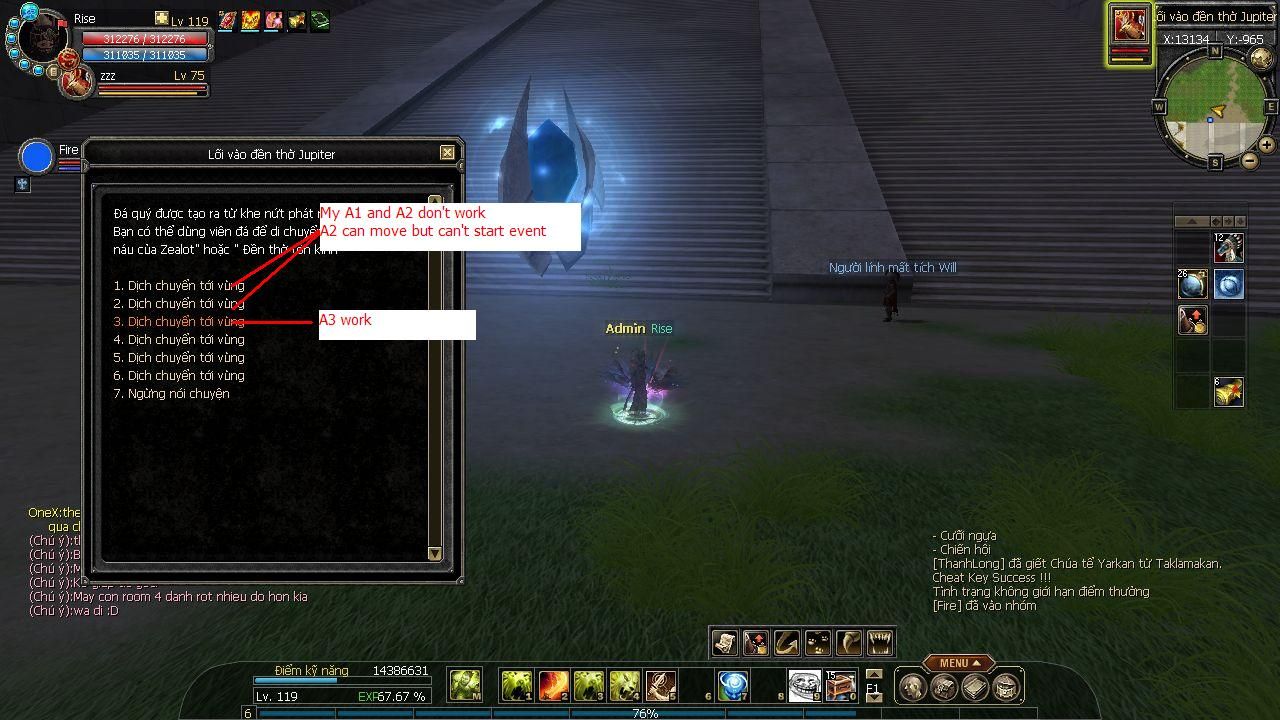Click party member Fire's blue portrait
The width and height of the screenshot is (1280, 720).
pyautogui.click(x=37, y=158)
